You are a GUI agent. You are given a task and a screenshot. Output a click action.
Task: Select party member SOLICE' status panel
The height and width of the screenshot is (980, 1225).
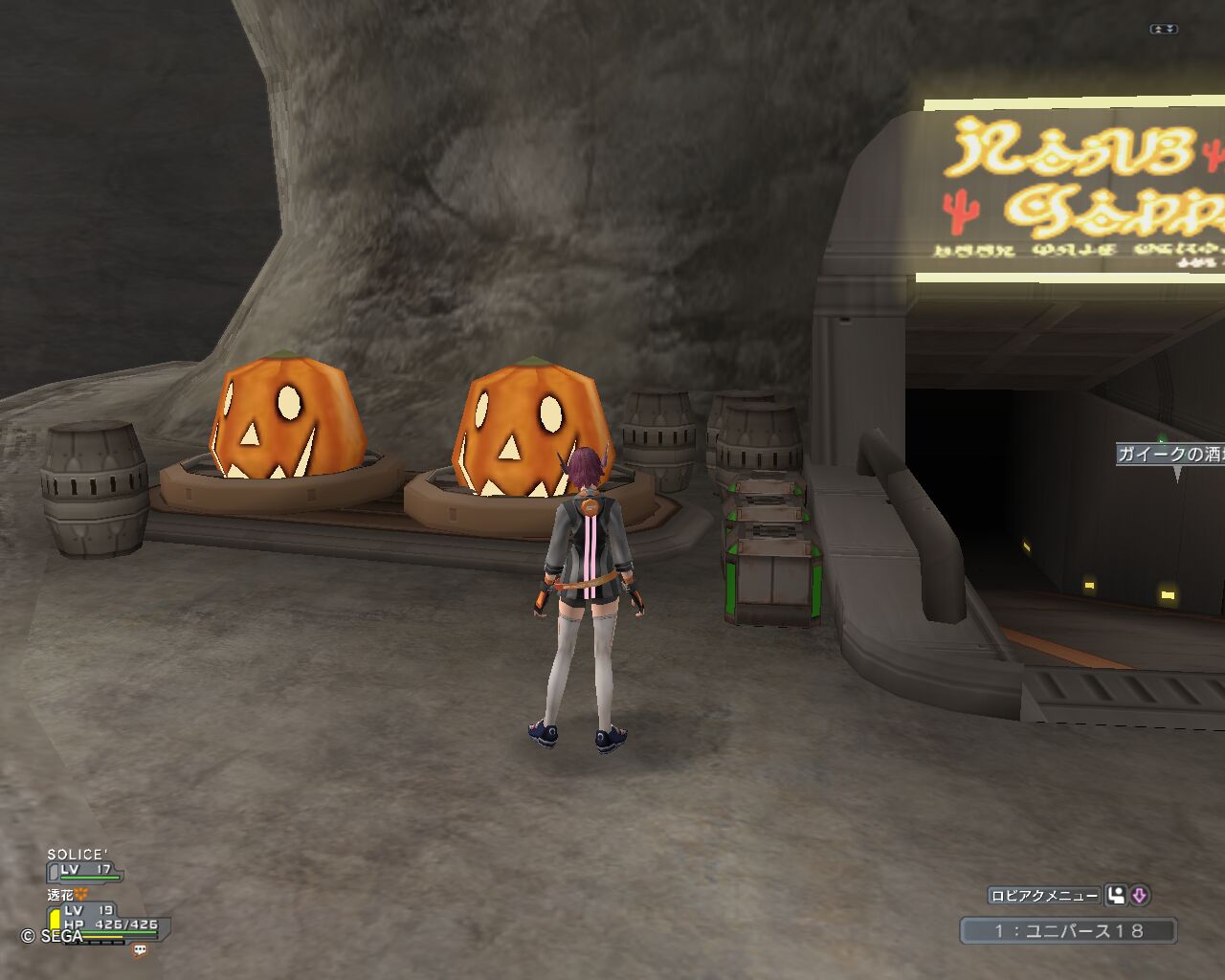point(84,864)
